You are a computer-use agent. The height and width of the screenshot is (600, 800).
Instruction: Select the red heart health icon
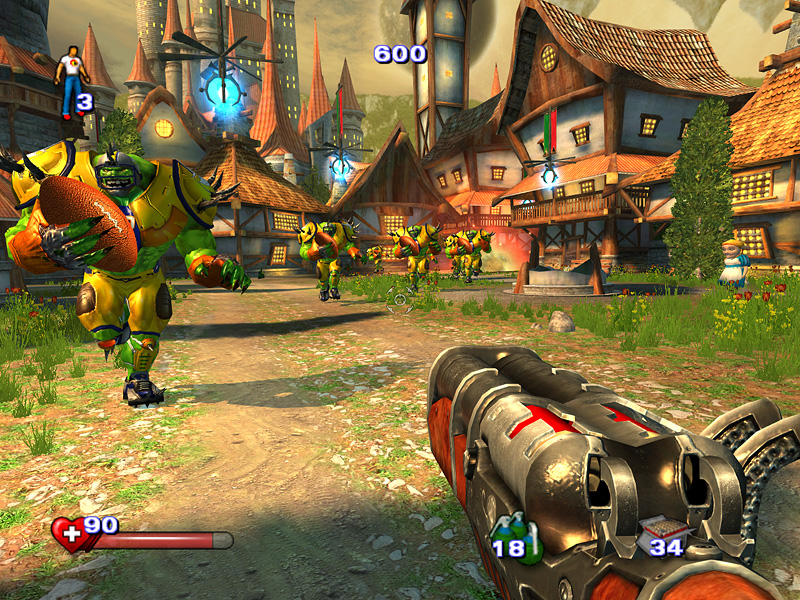click(71, 534)
